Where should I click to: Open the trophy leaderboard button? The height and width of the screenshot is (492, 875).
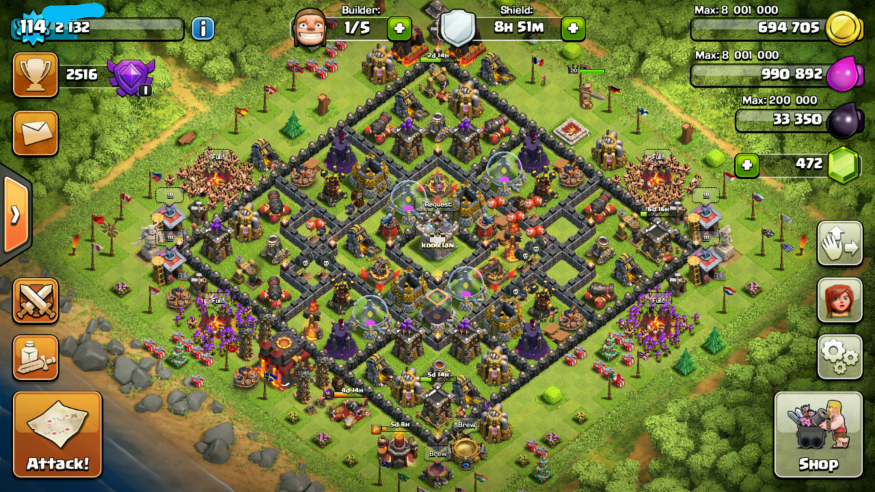[x=35, y=75]
